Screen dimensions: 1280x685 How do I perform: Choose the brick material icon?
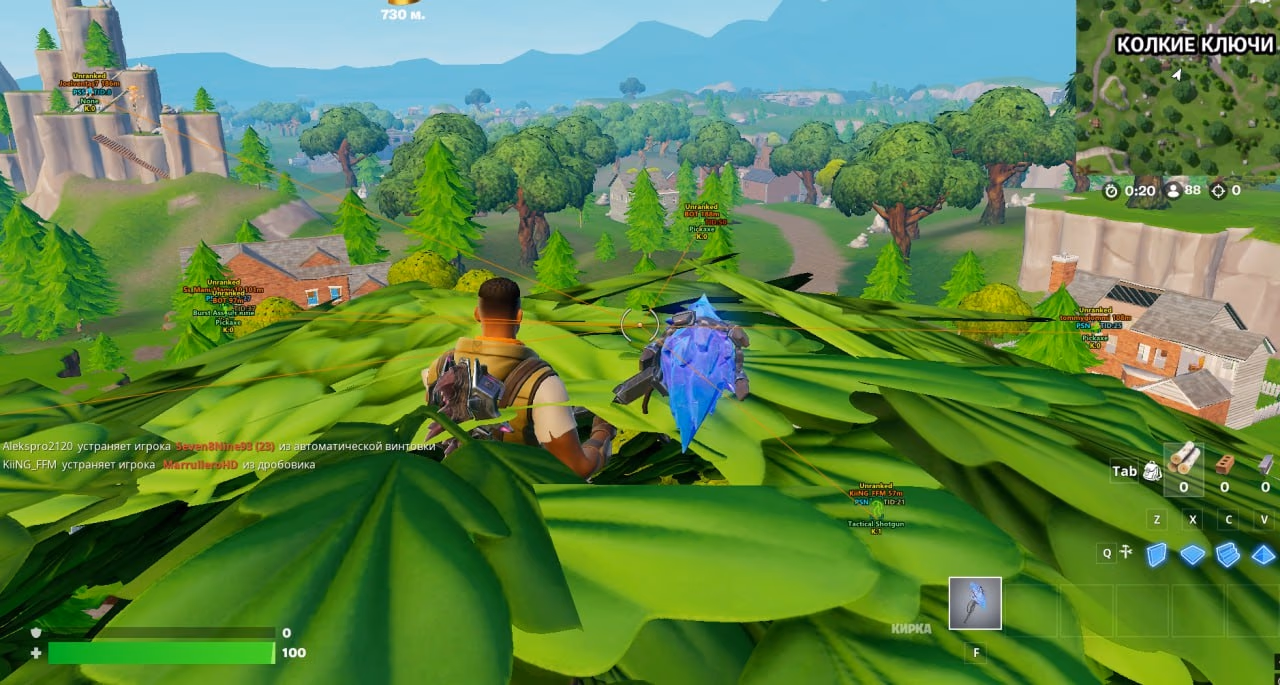pyautogui.click(x=1223, y=463)
